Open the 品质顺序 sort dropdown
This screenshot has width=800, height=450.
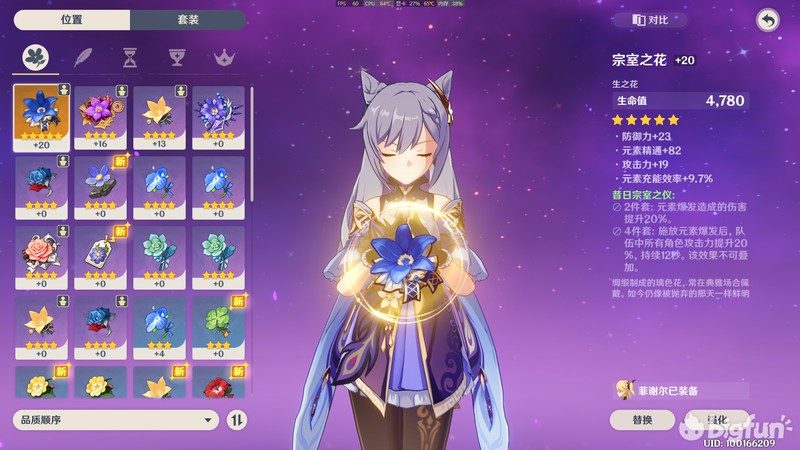116,420
